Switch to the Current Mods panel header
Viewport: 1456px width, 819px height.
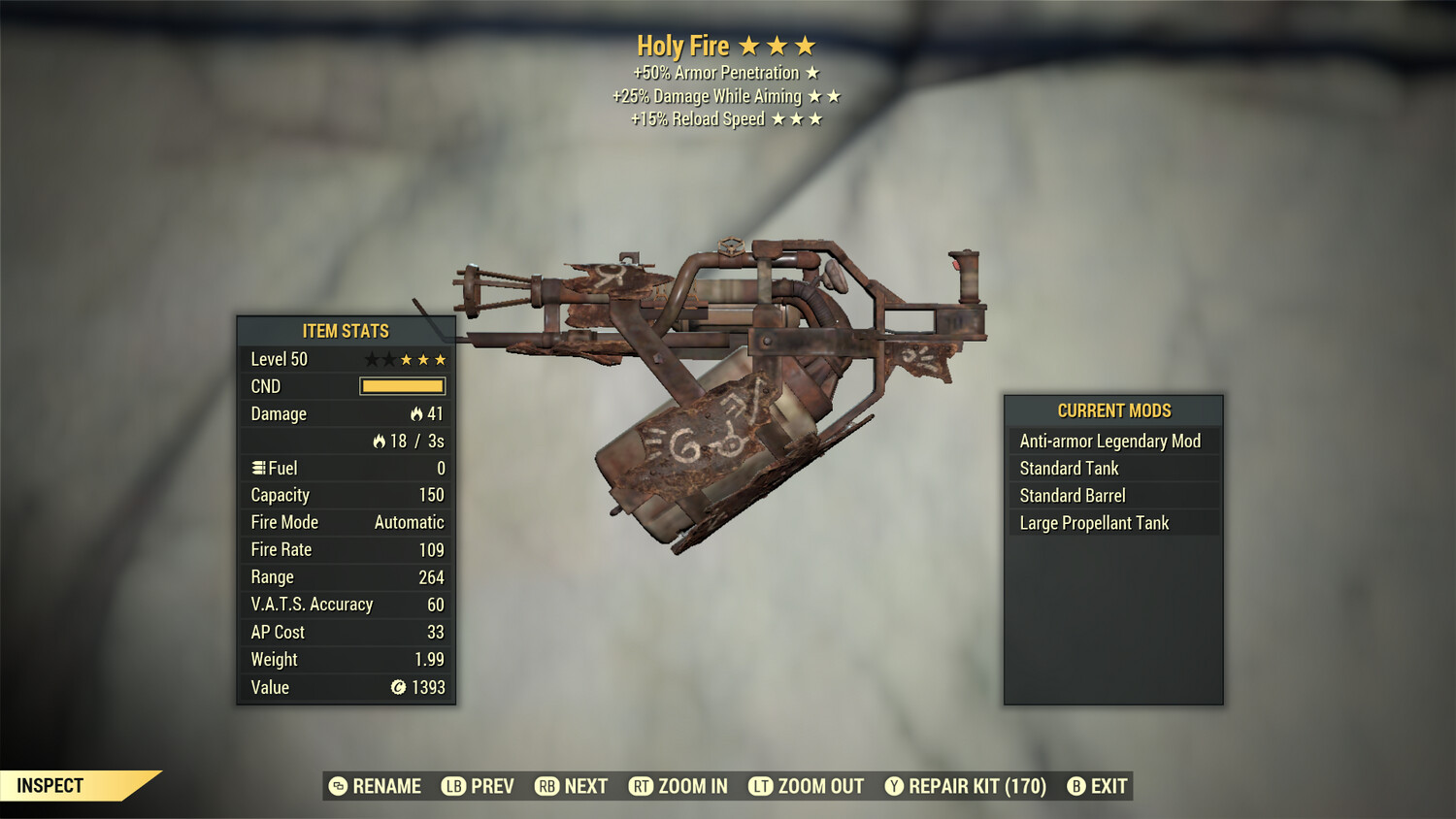point(1112,410)
